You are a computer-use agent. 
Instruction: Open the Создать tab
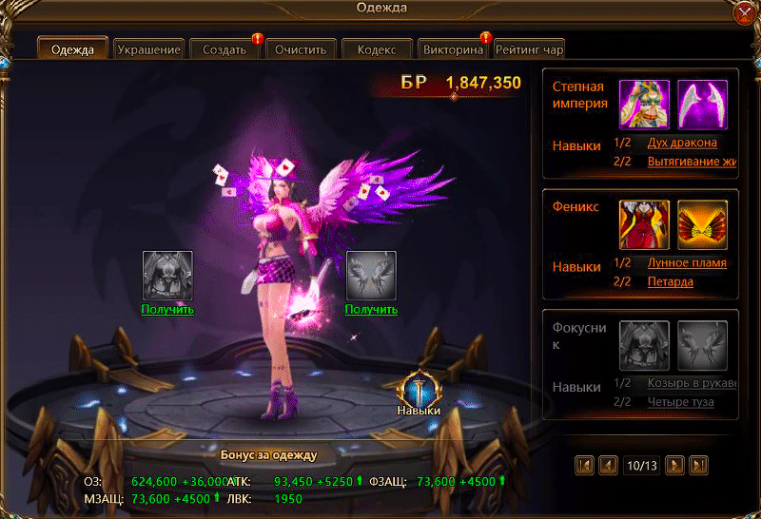point(224,49)
